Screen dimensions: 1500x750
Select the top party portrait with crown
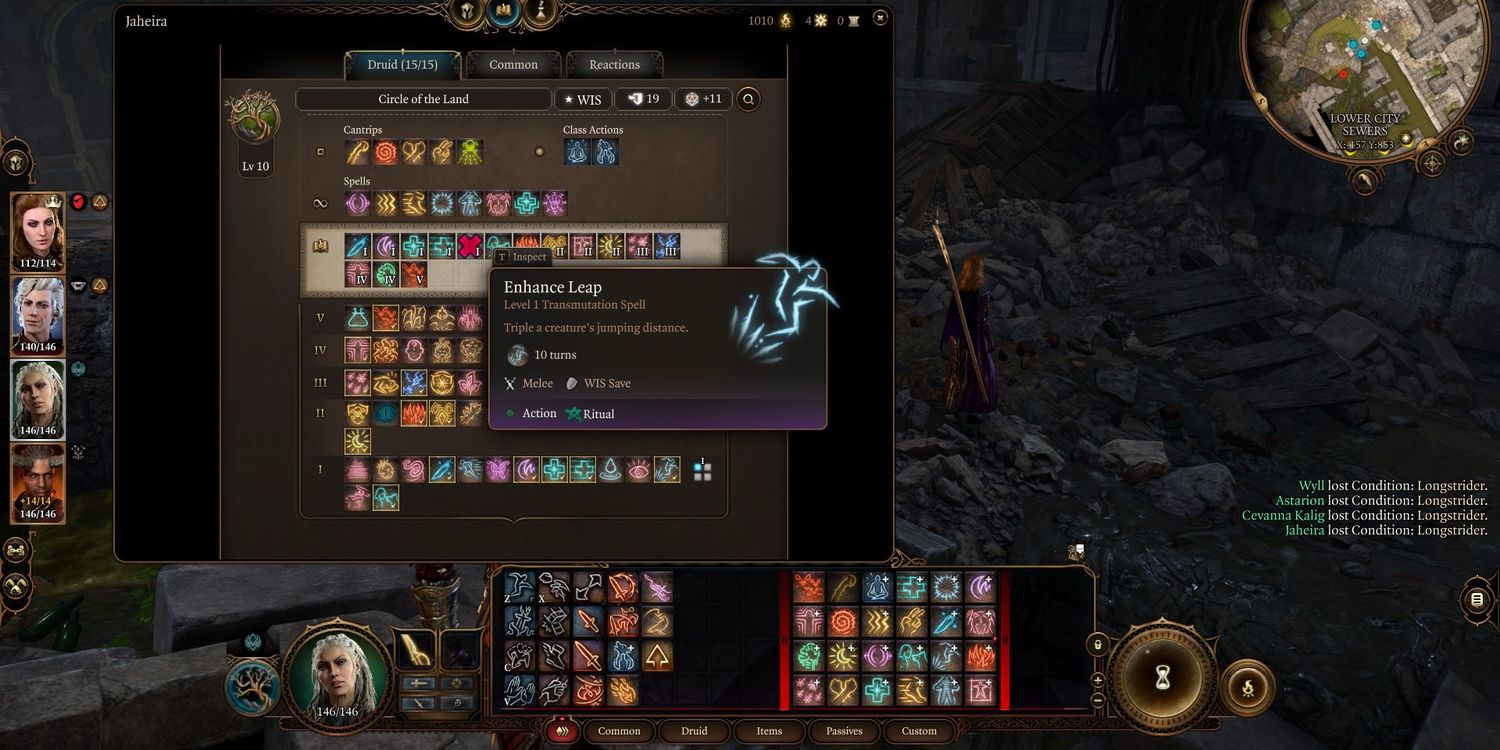(x=38, y=229)
